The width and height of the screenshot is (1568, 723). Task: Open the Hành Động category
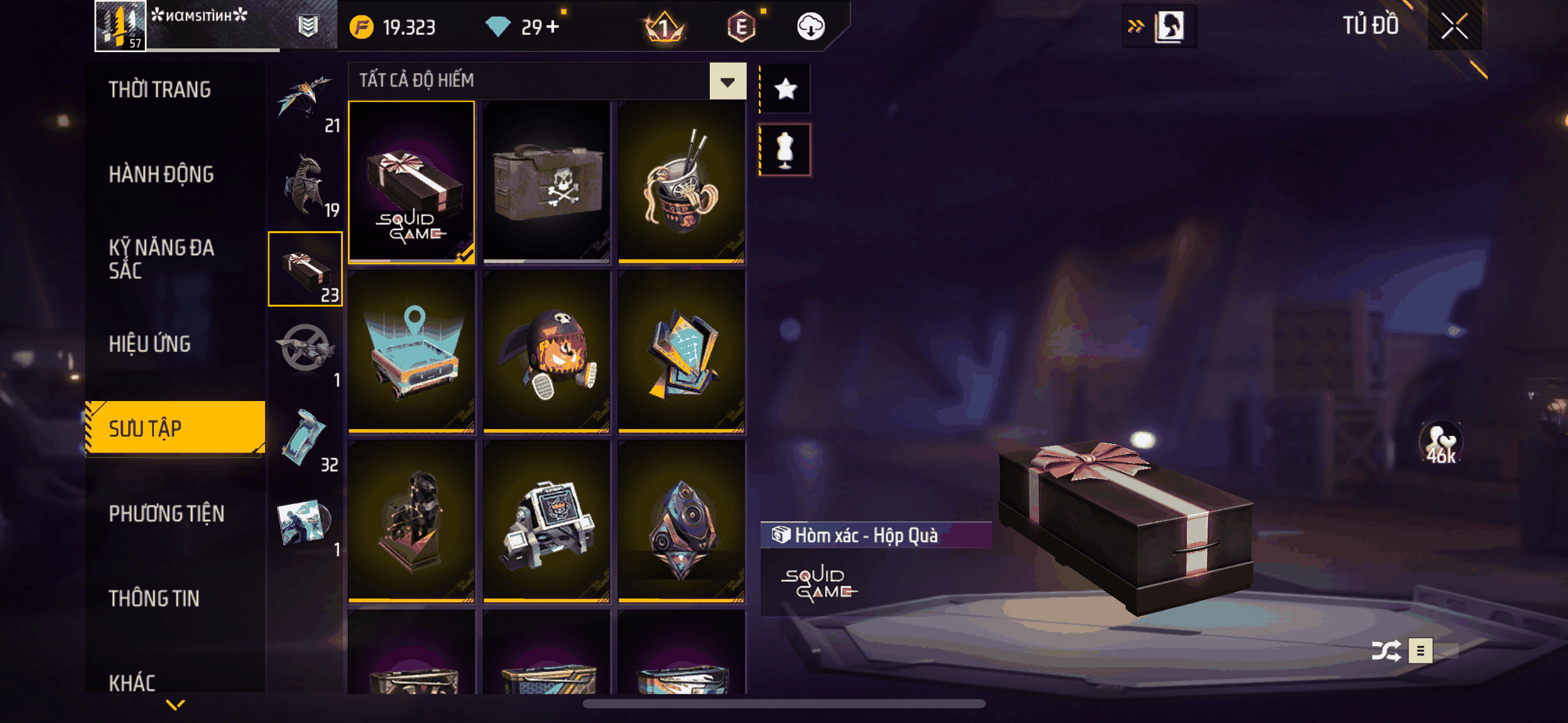click(161, 175)
